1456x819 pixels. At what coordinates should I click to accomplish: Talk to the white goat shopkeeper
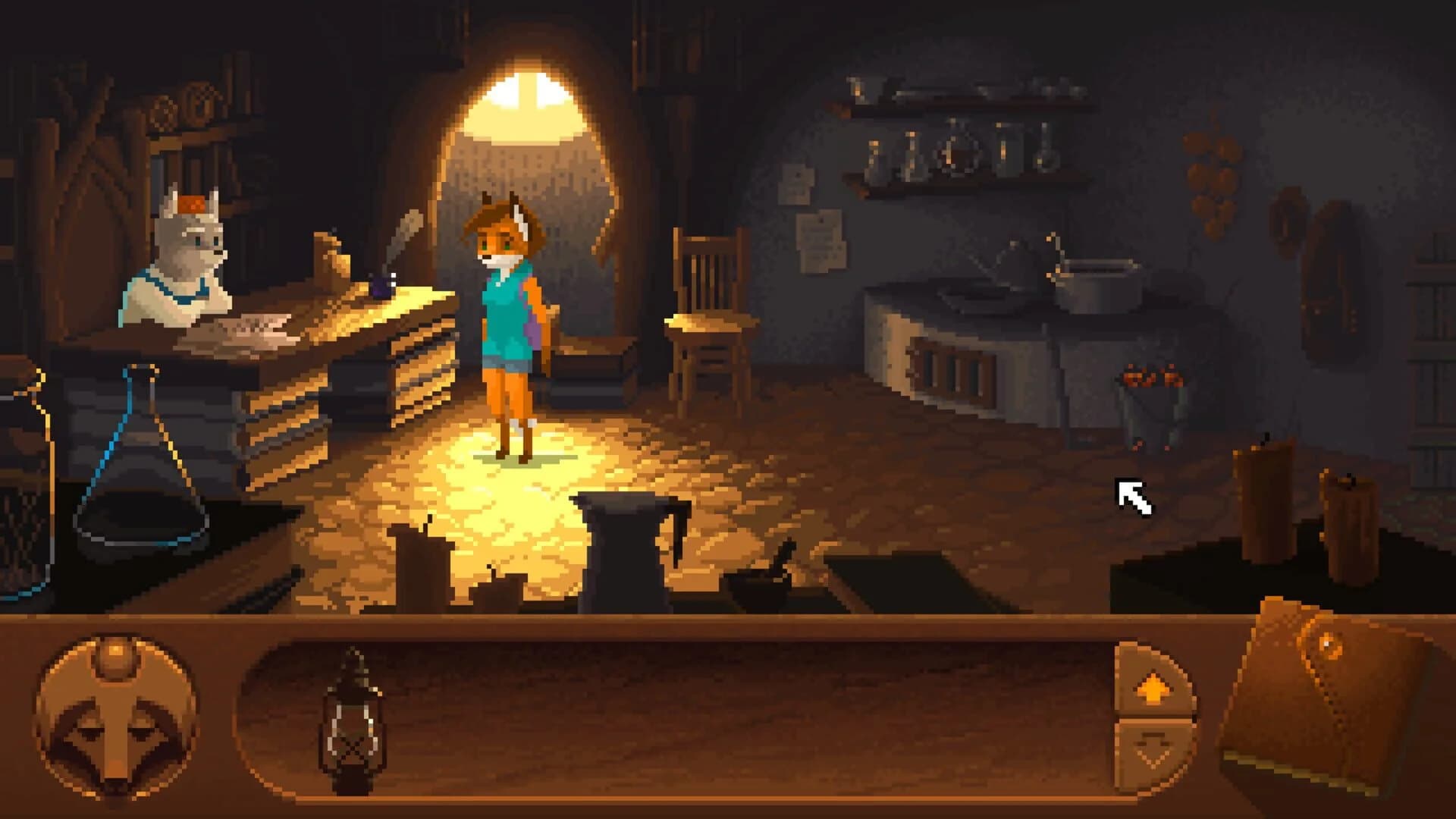point(182,258)
